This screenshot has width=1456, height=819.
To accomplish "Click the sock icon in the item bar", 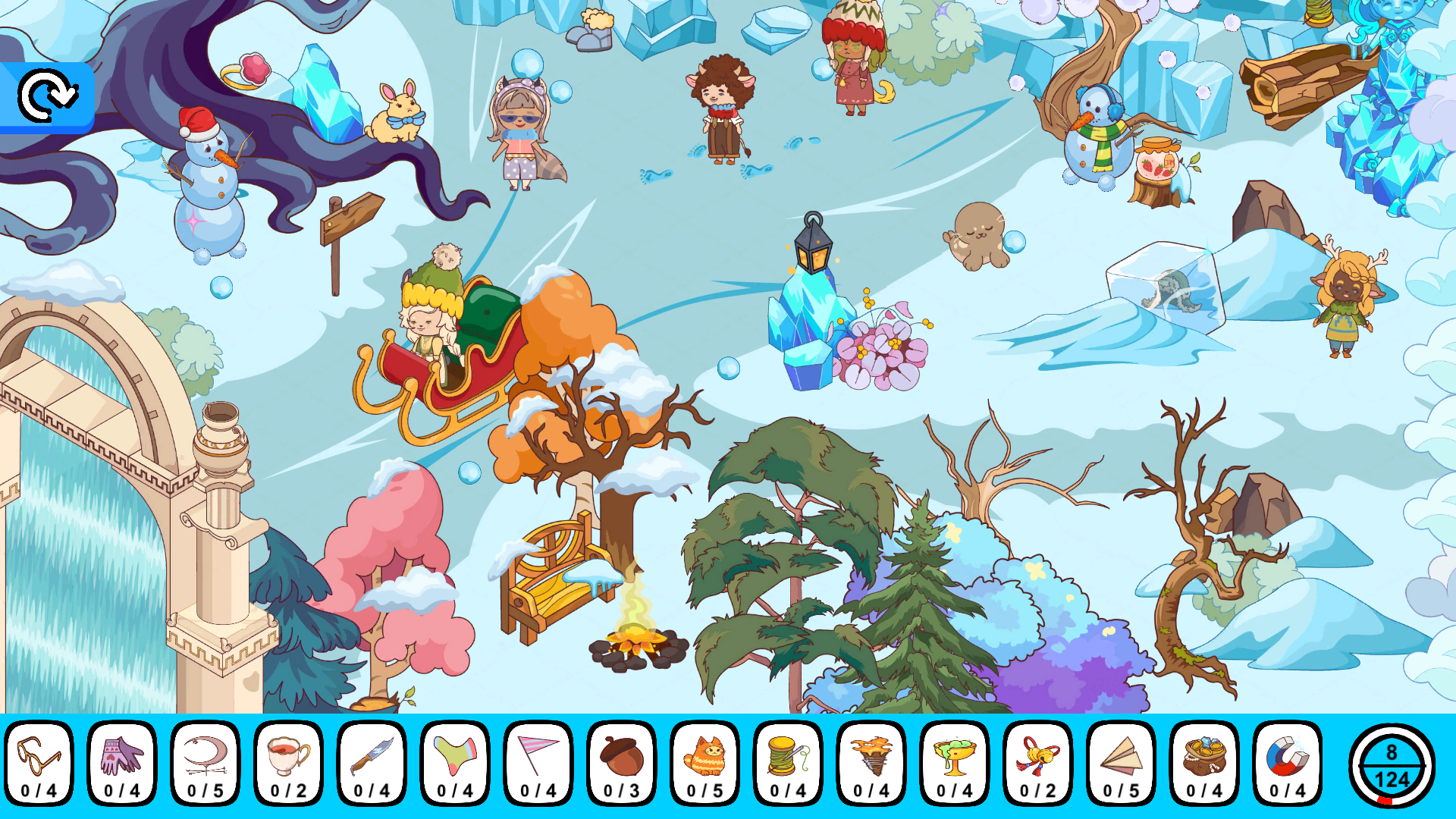I will [453, 762].
